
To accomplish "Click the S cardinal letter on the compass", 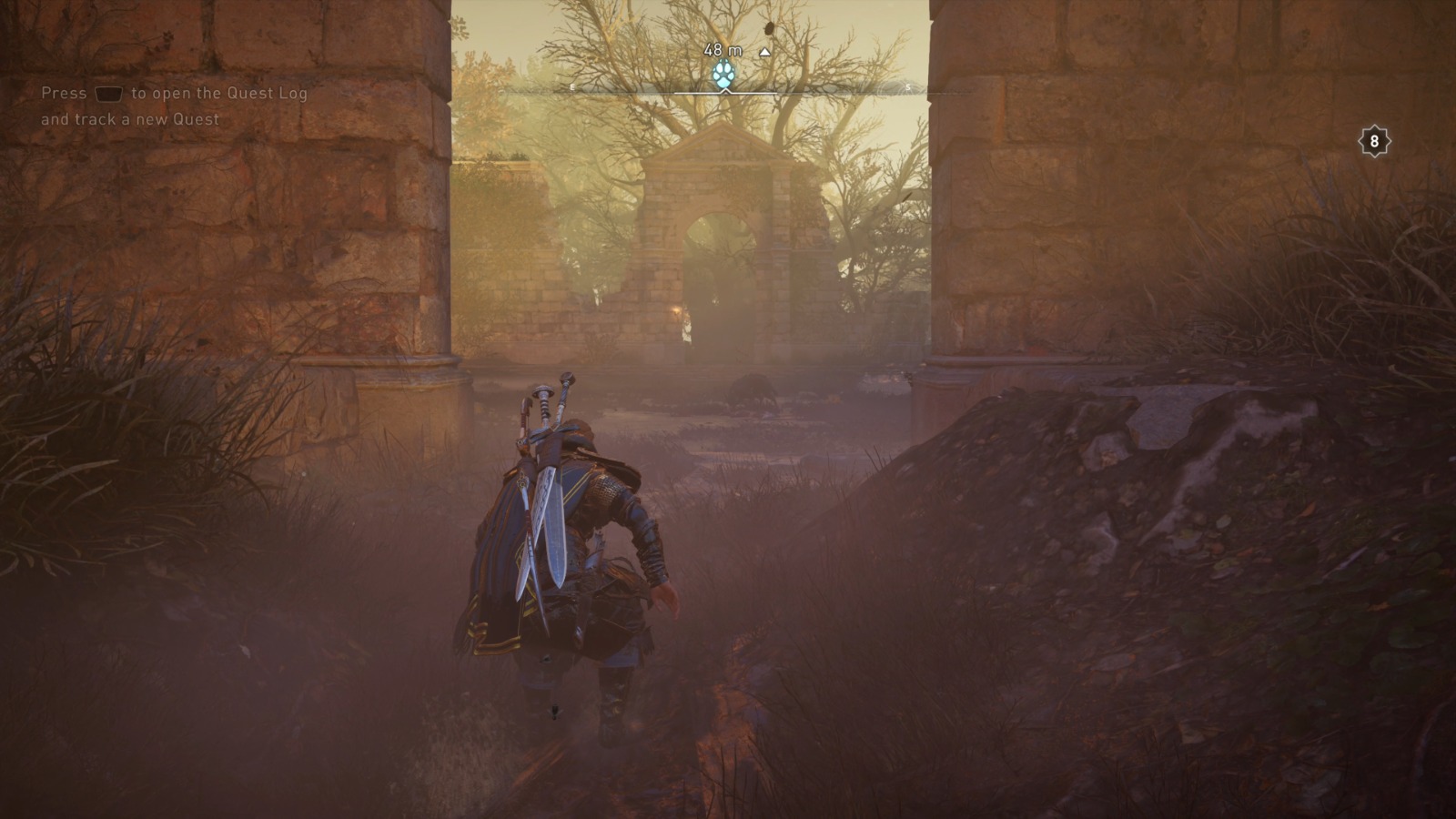I will [x=908, y=87].
